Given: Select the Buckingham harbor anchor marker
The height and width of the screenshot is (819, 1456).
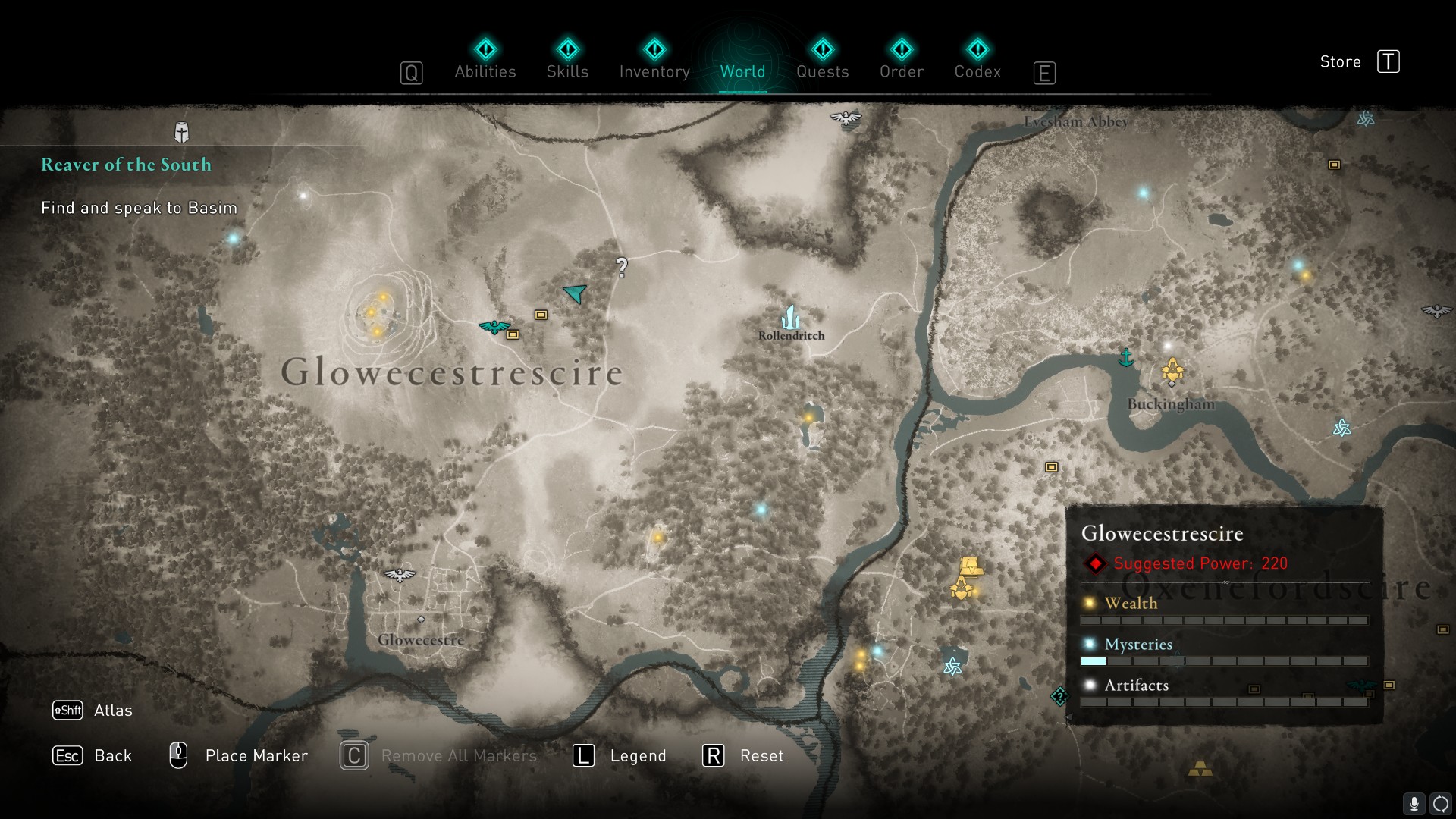Looking at the screenshot, I should (1126, 357).
